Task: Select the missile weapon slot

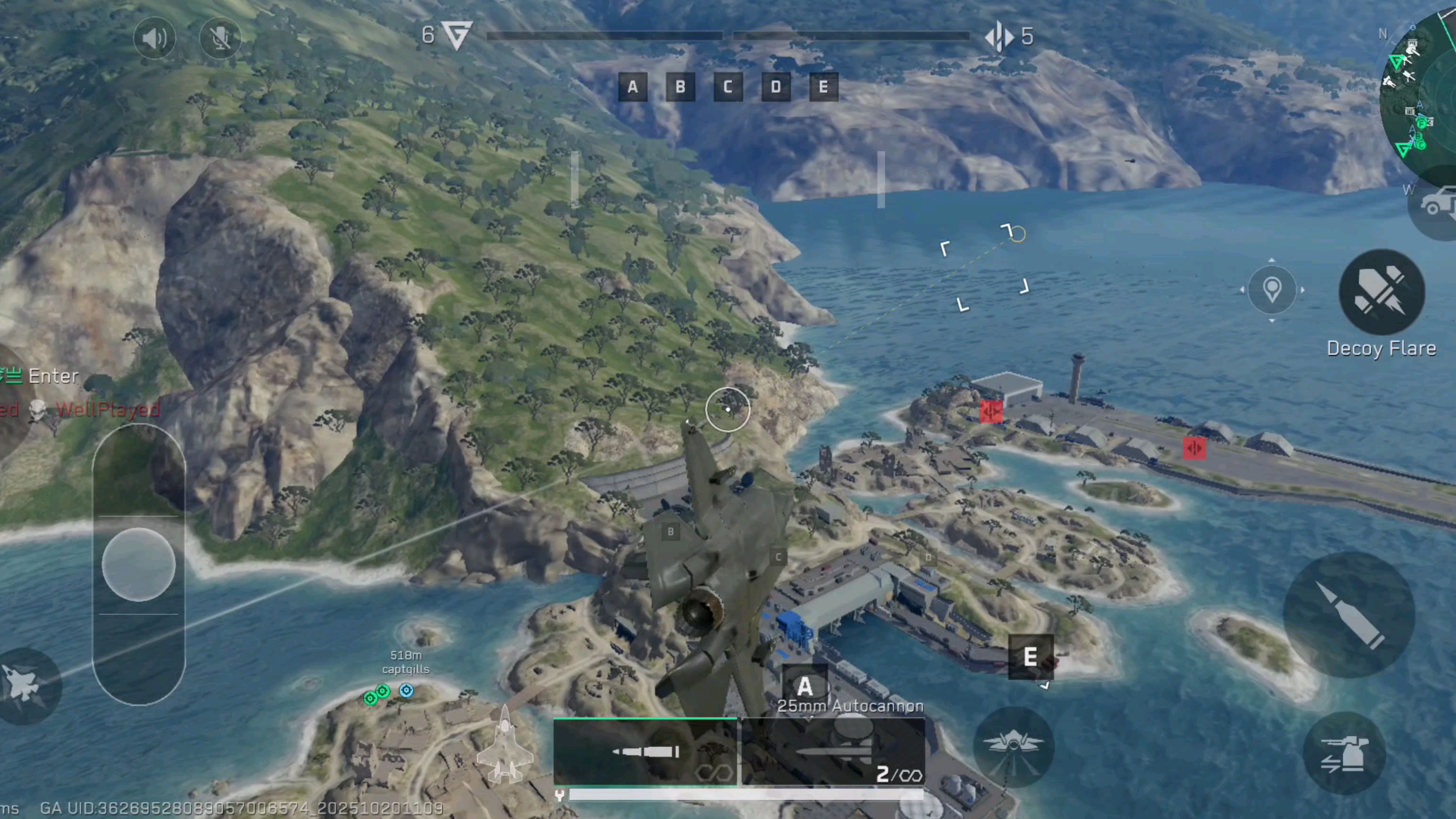Action: (833, 752)
